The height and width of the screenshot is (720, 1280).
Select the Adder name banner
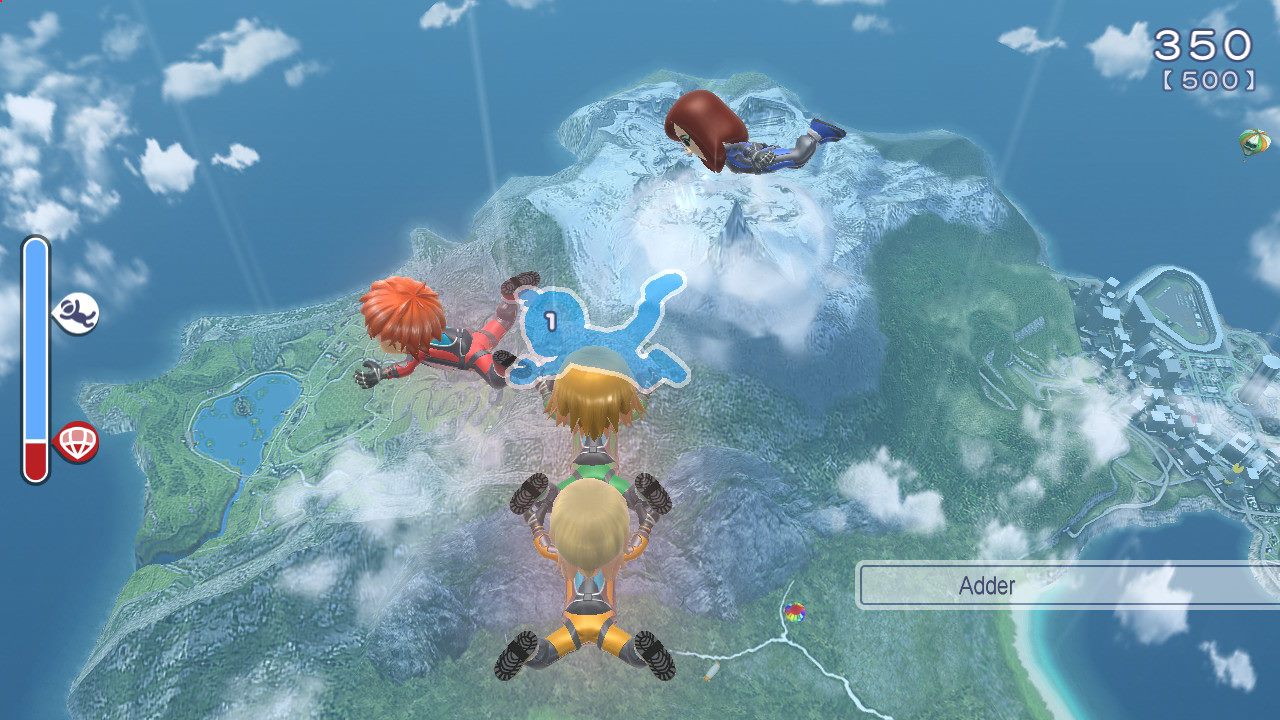coord(1066,585)
